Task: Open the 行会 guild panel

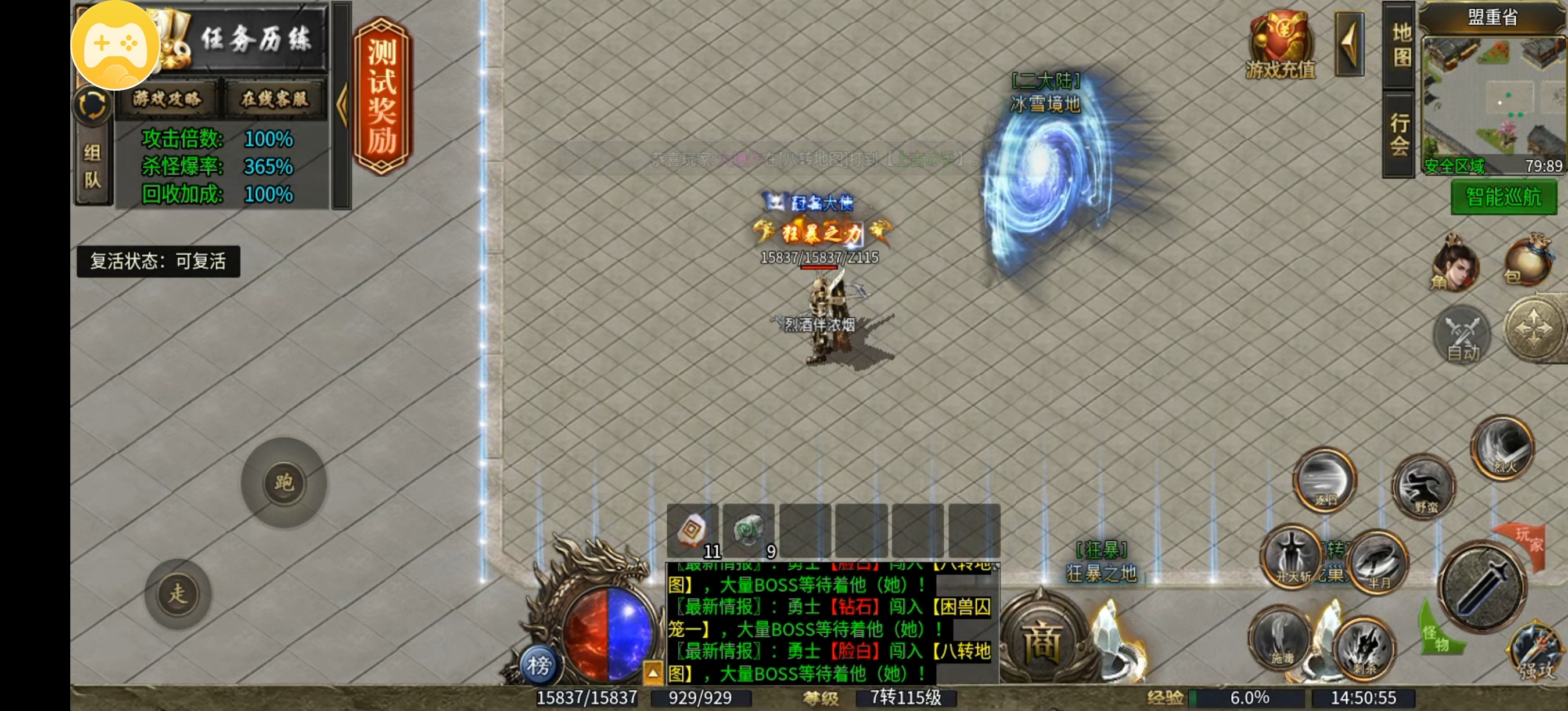Action: pyautogui.click(x=1400, y=134)
